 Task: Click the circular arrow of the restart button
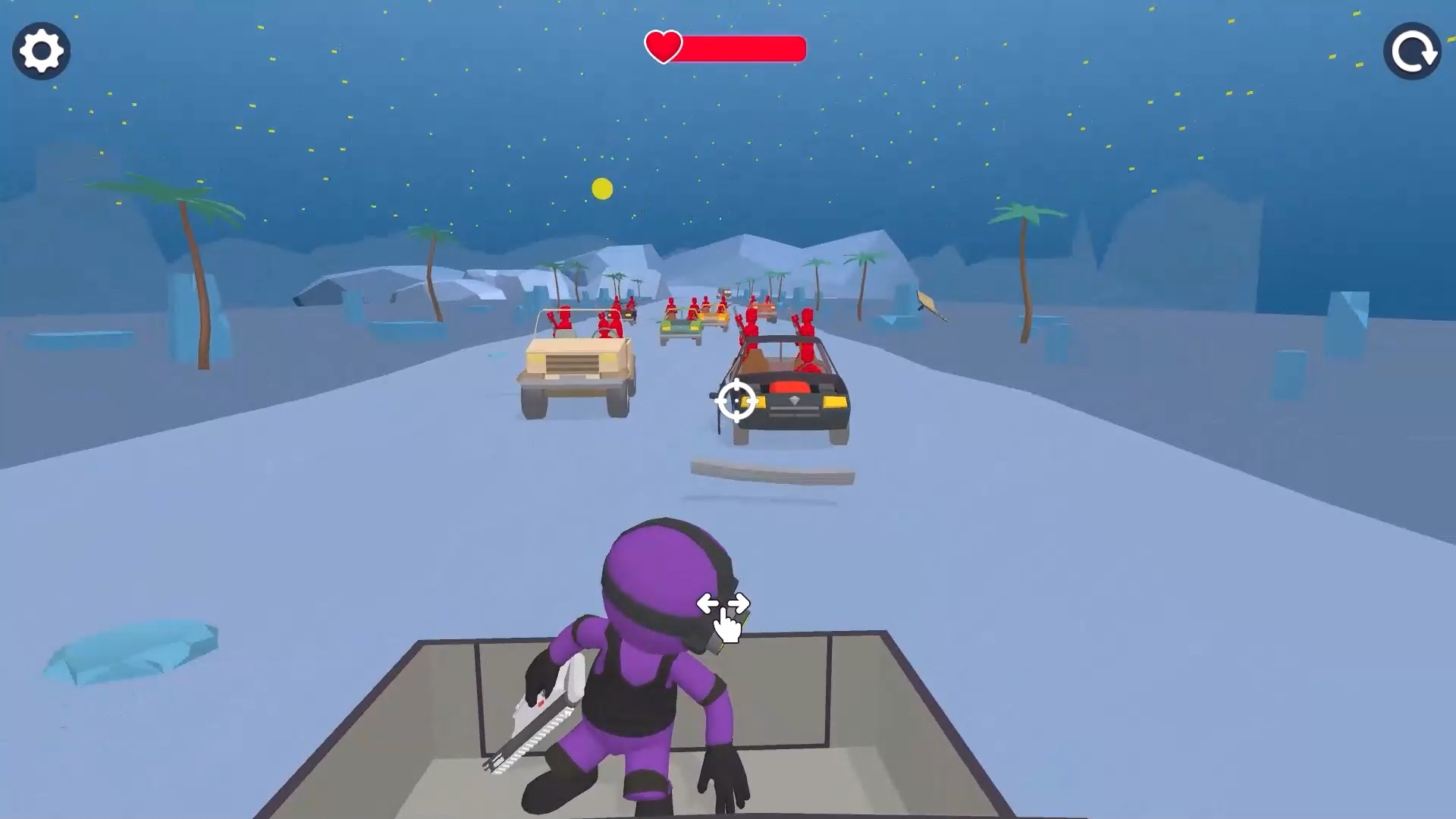coord(1412,49)
